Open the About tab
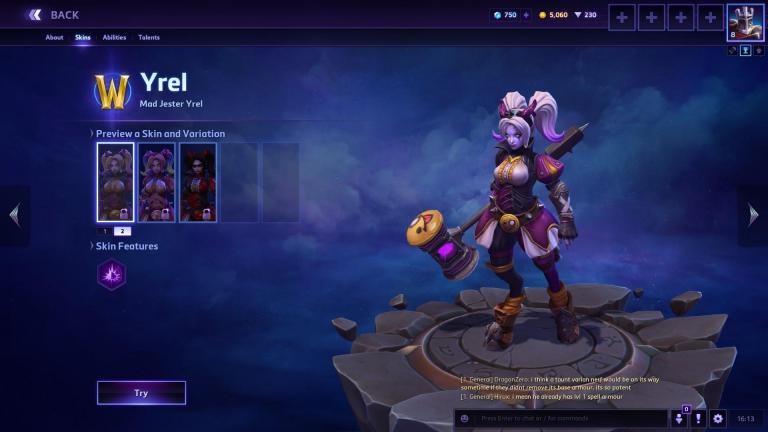The height and width of the screenshot is (432, 768). 54,38
